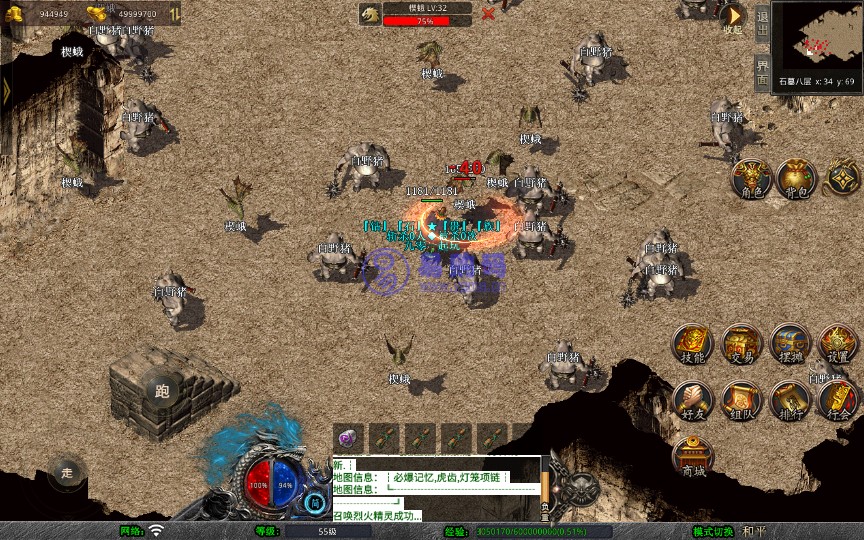This screenshot has width=864, height=540.
Task: Open the 设置 settings menu
Action: (x=838, y=343)
